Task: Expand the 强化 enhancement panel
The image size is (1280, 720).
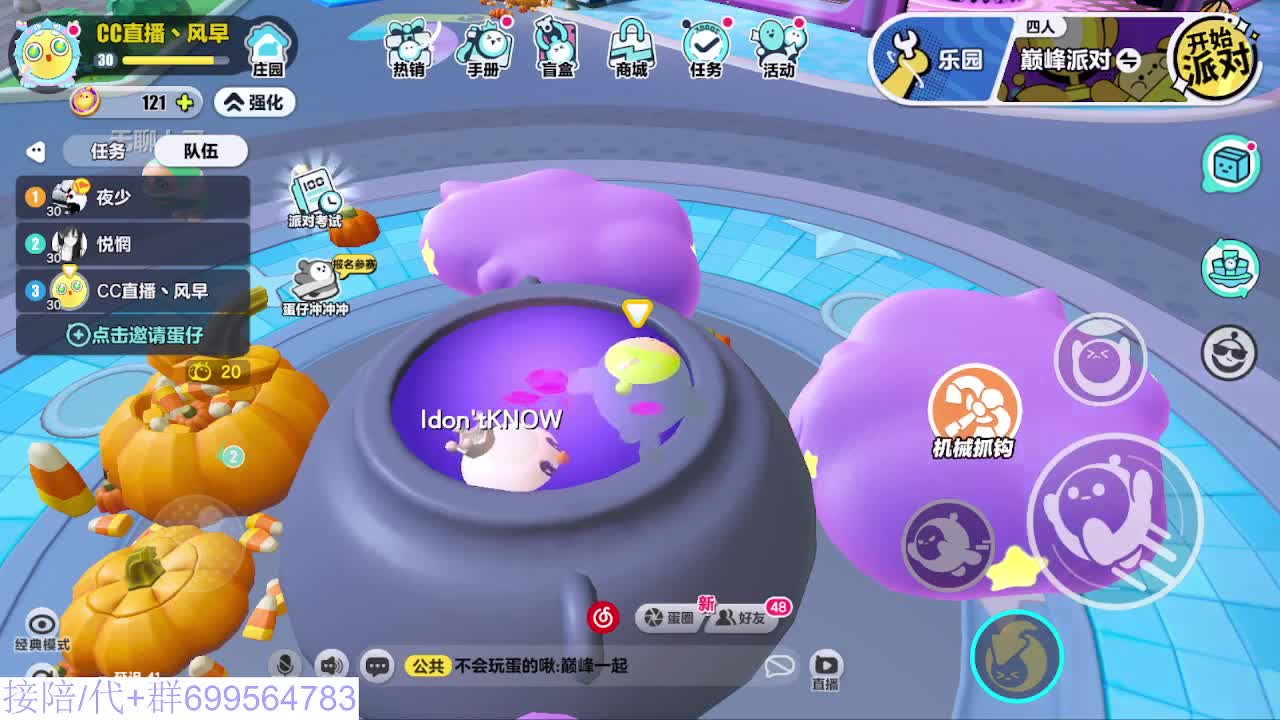Action: 253,103
